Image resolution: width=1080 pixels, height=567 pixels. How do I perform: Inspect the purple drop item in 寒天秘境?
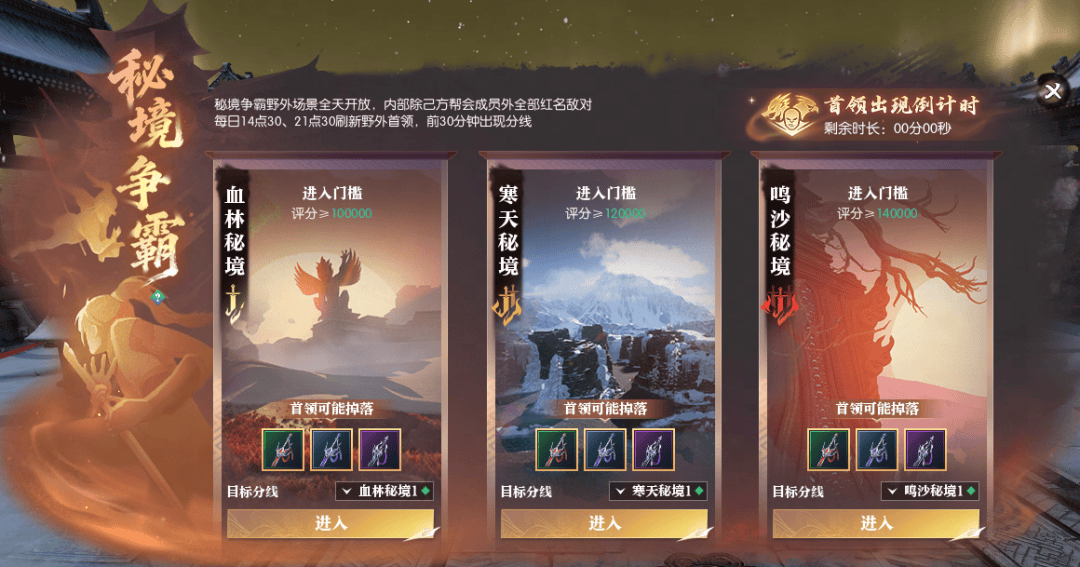pyautogui.click(x=653, y=449)
